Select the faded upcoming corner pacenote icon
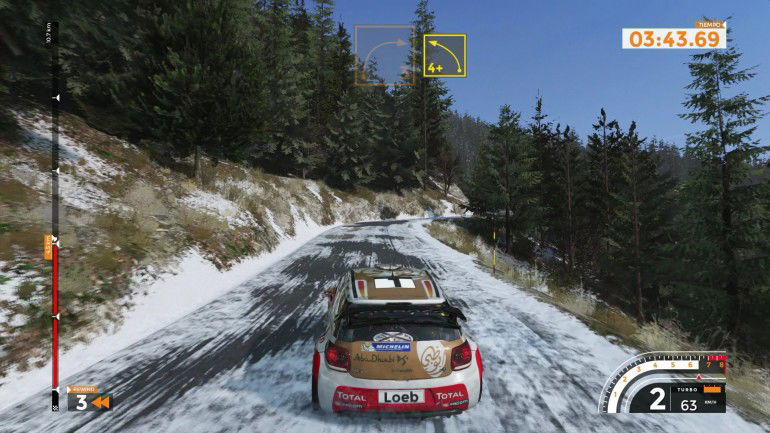The image size is (770, 433). point(384,55)
